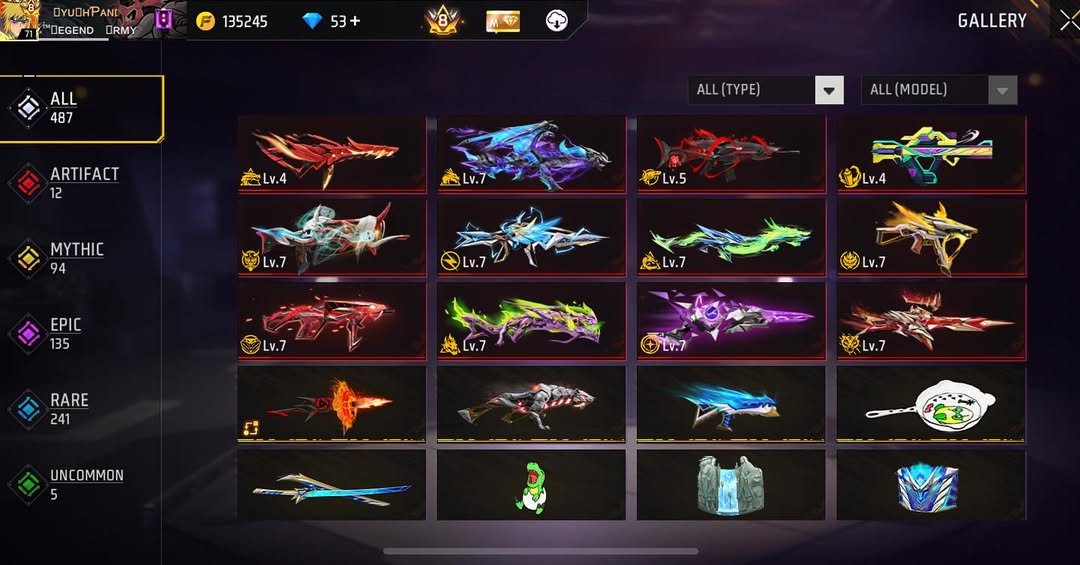Select the flaming orange weapon skin
The image size is (1080, 565).
(x=331, y=403)
